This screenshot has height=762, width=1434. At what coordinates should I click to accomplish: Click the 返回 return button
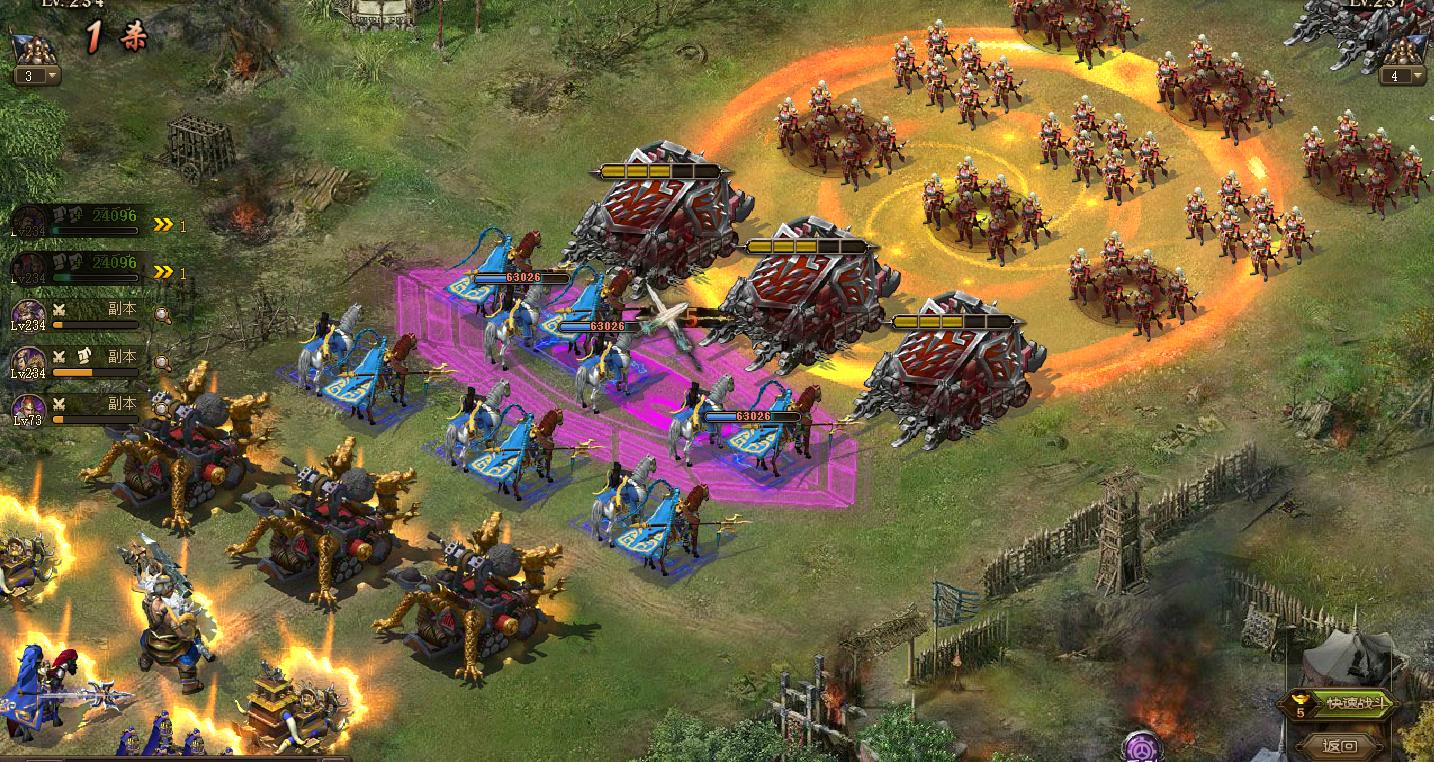point(1340,745)
